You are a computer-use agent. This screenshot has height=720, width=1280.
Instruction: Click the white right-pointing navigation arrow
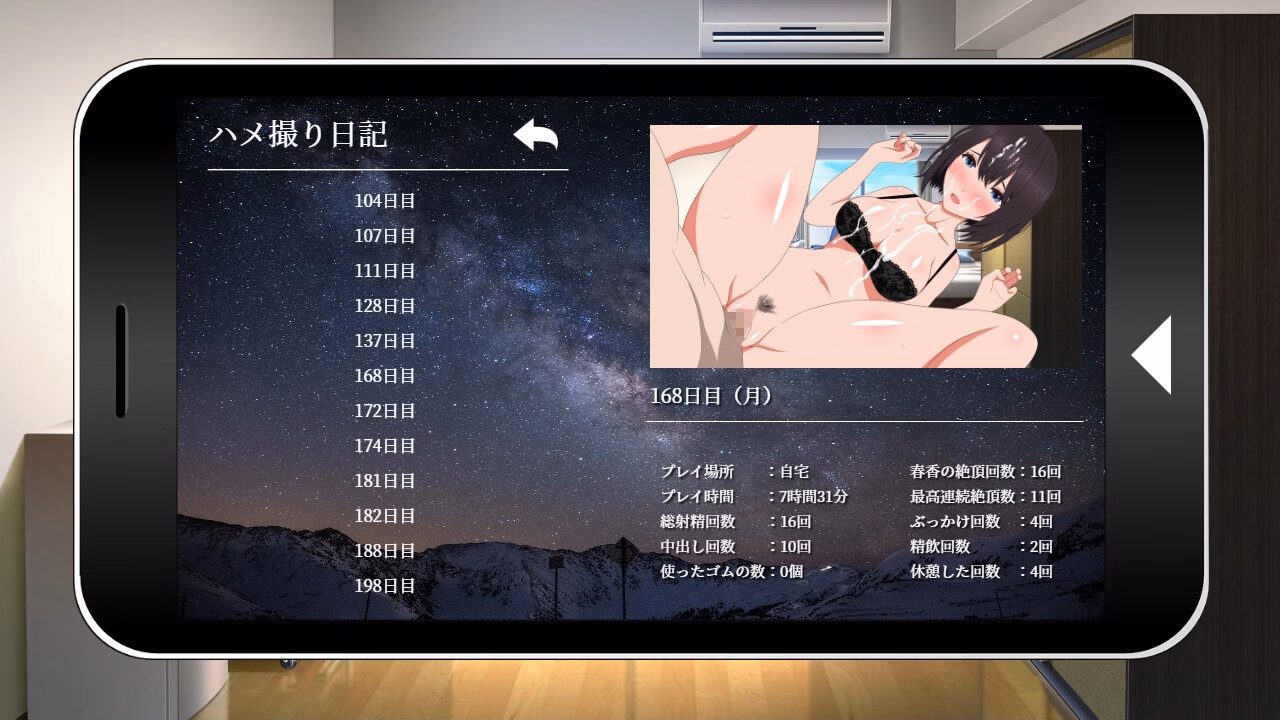pos(1152,356)
